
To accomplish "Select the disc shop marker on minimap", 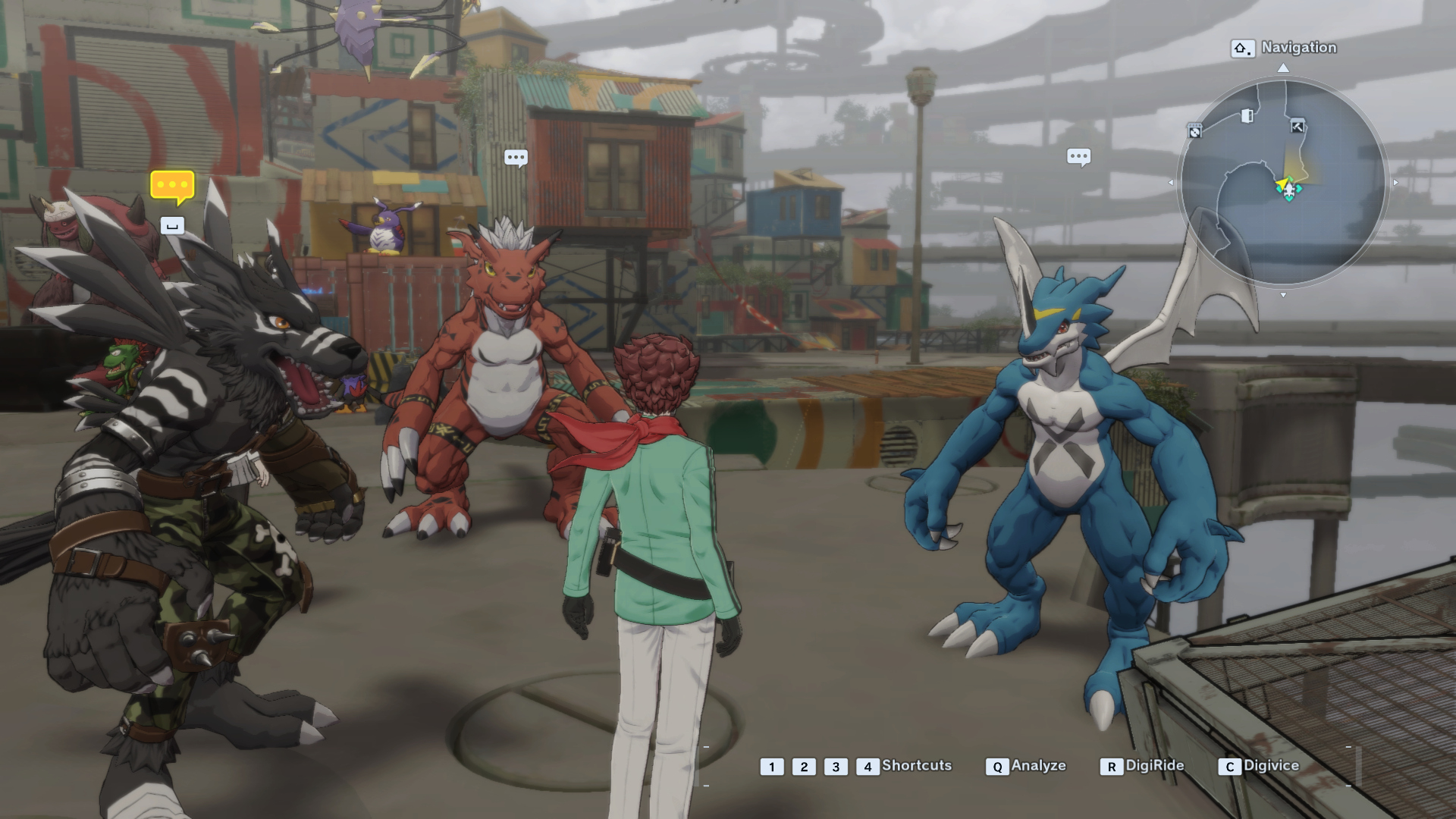I will (x=1195, y=131).
